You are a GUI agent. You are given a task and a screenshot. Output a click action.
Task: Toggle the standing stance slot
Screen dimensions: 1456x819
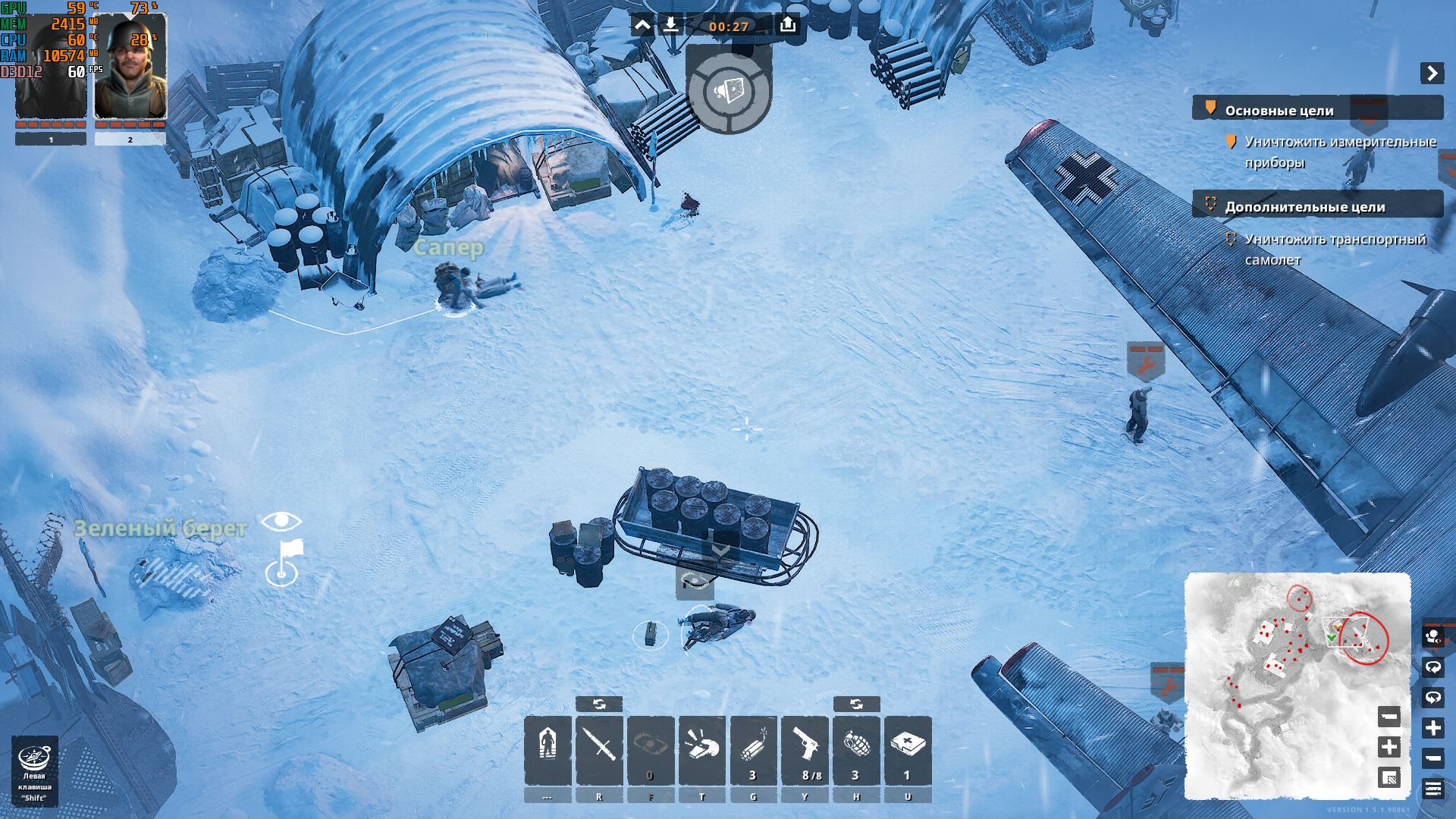(548, 748)
